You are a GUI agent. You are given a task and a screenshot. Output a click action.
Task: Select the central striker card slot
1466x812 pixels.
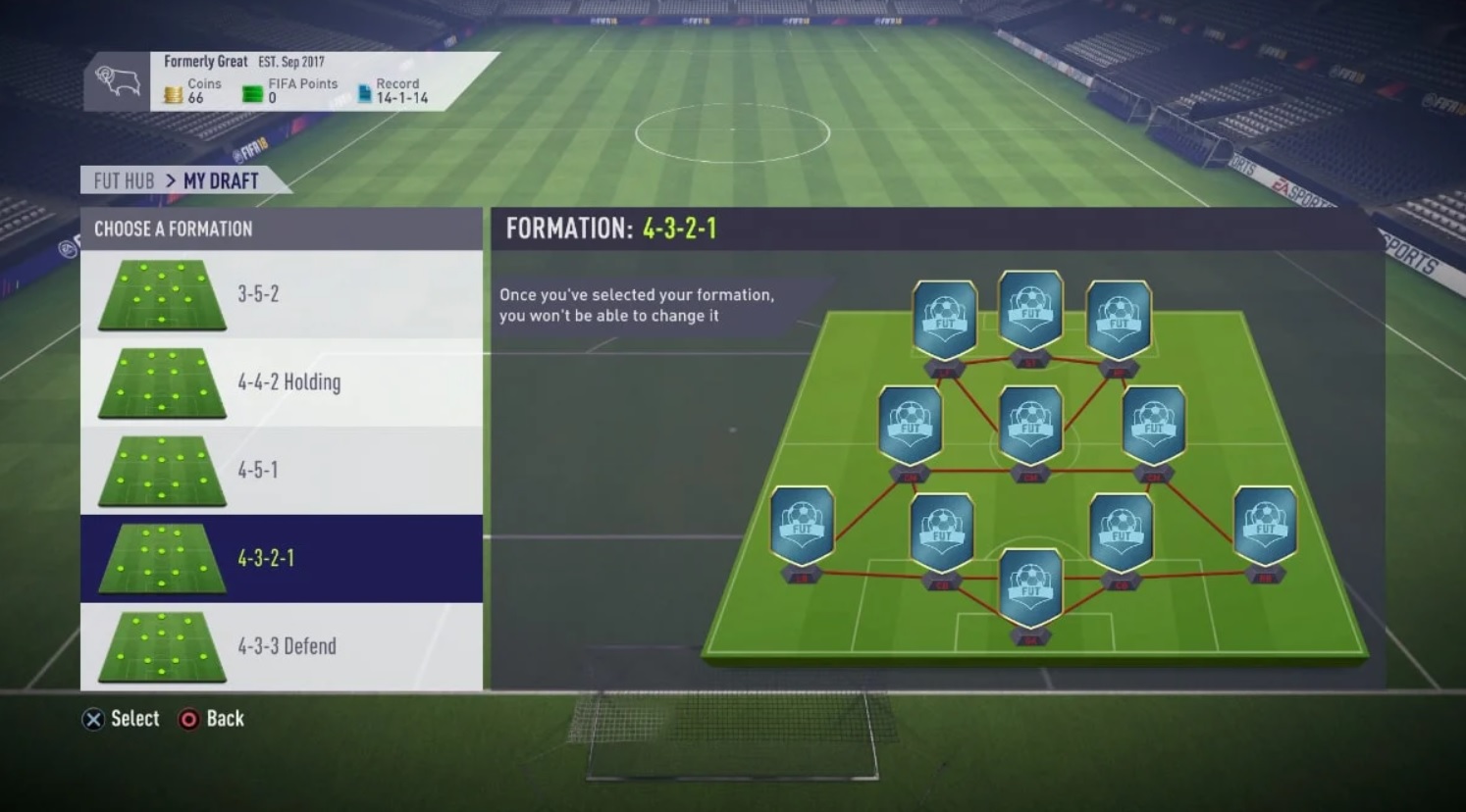[x=1030, y=311]
